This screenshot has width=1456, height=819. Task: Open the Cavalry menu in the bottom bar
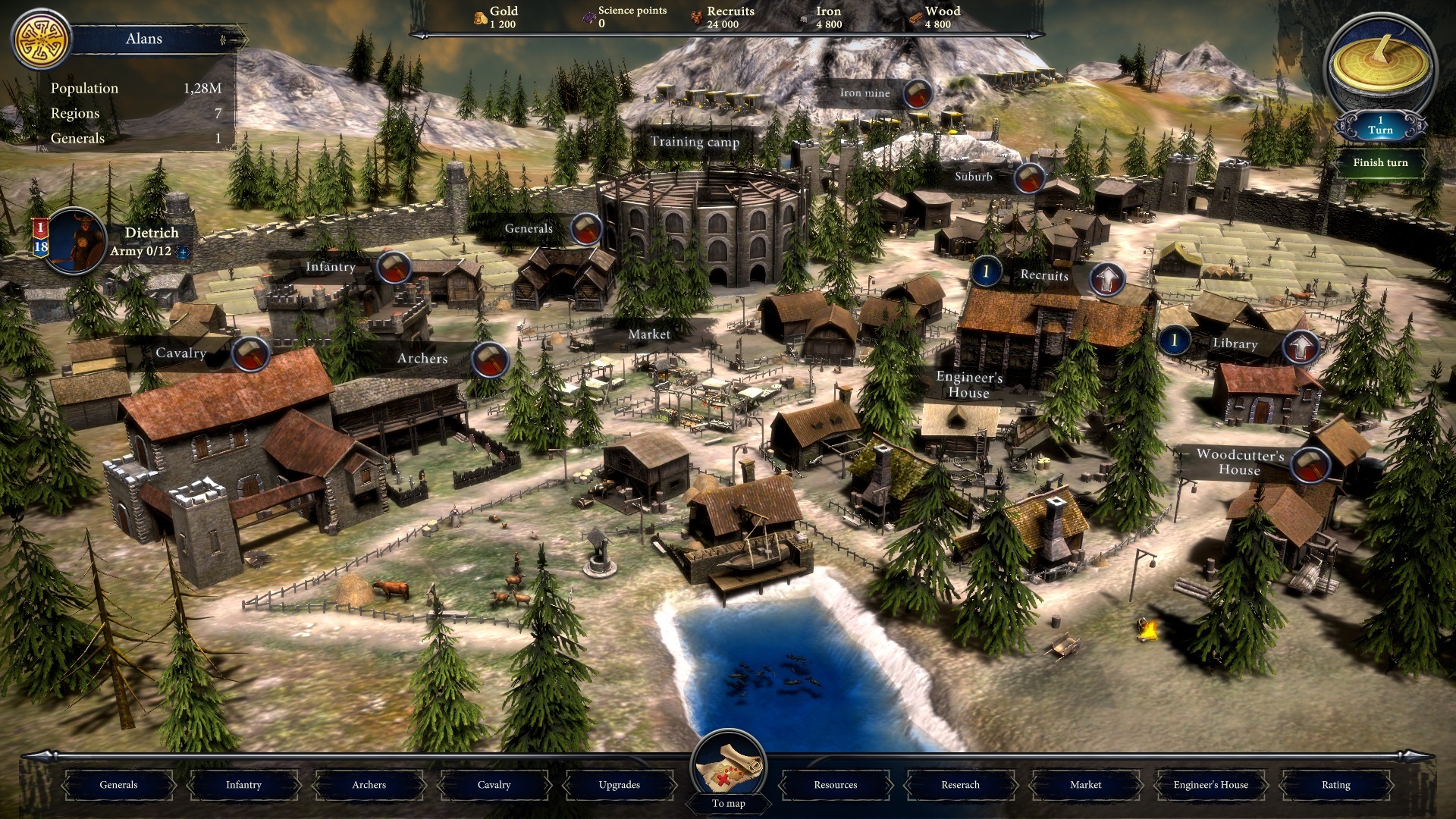pos(494,785)
